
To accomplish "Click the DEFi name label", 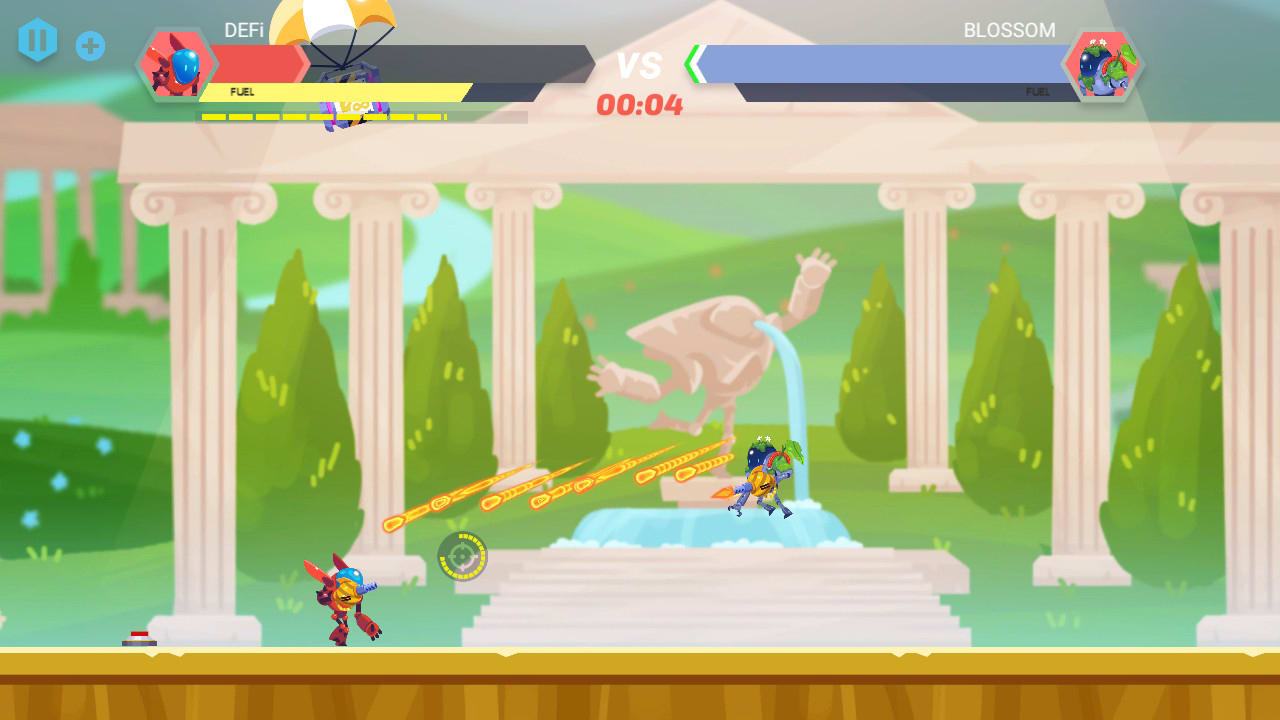I will pos(247,31).
